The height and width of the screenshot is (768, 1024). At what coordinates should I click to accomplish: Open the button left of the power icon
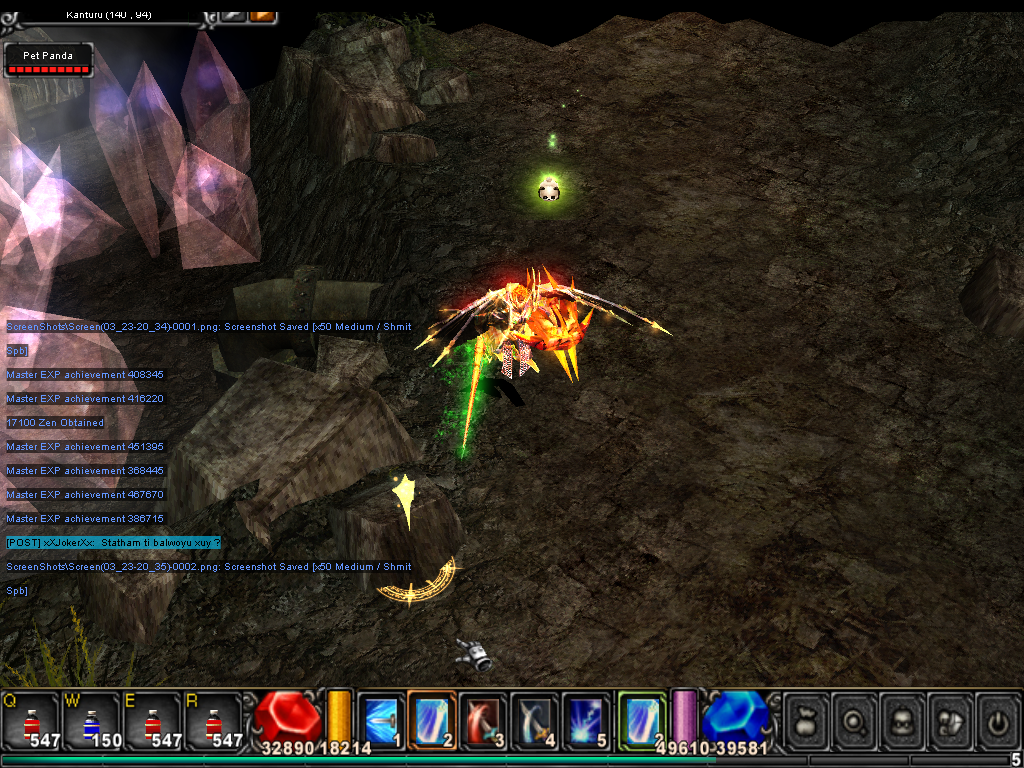(951, 720)
